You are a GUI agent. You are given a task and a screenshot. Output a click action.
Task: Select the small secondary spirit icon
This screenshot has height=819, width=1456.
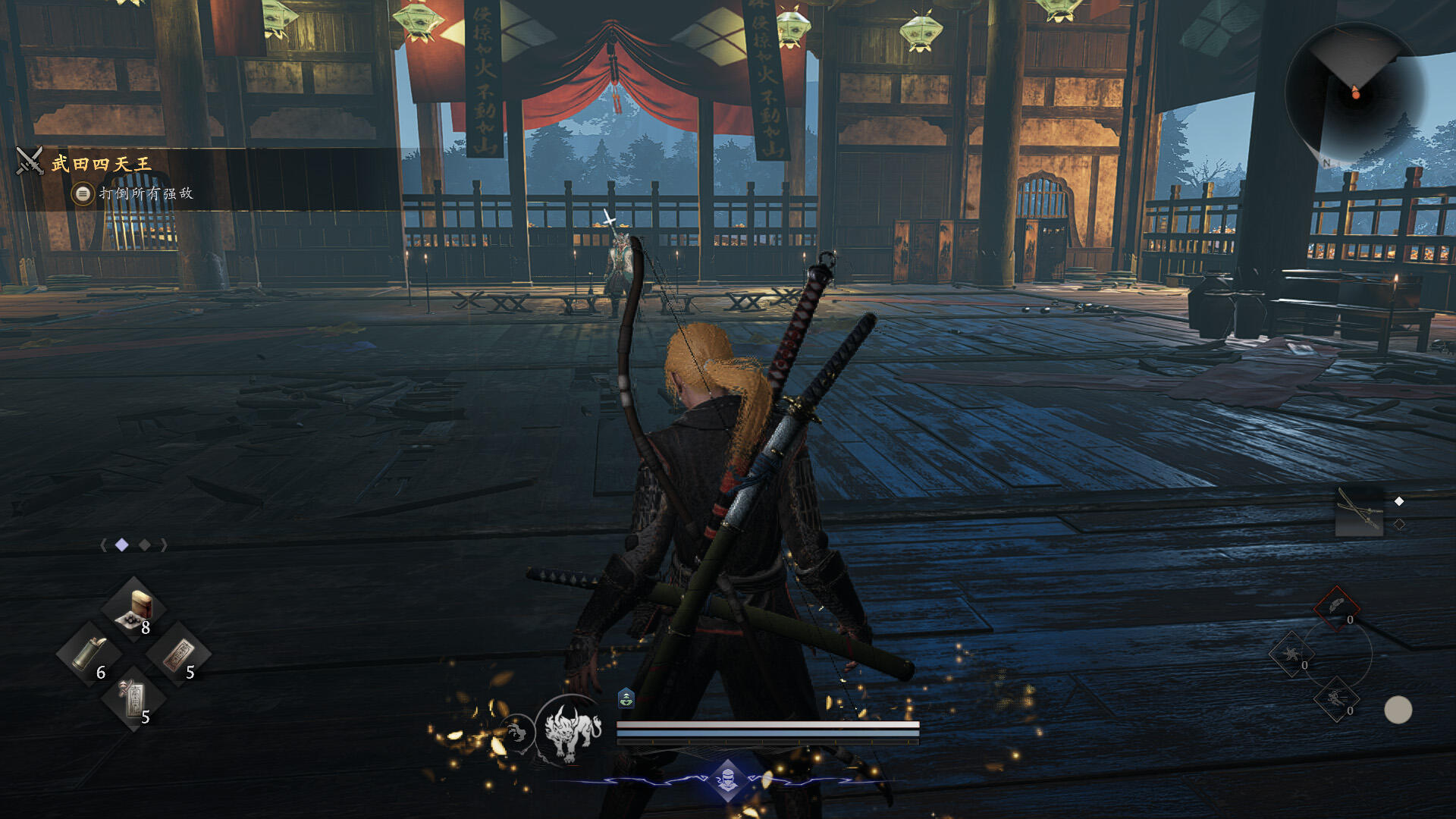[x=517, y=733]
